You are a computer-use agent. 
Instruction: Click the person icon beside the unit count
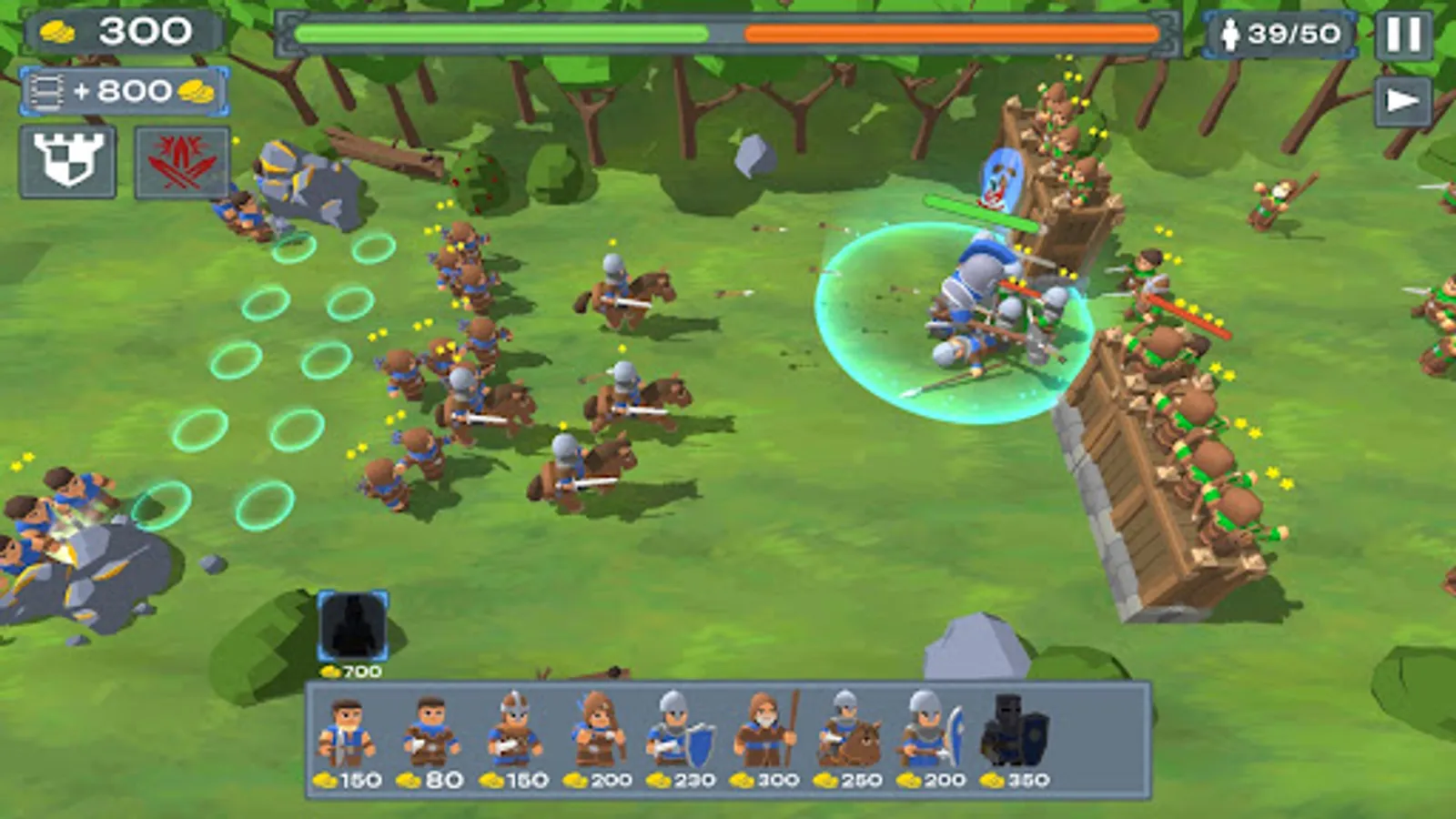click(x=1230, y=35)
